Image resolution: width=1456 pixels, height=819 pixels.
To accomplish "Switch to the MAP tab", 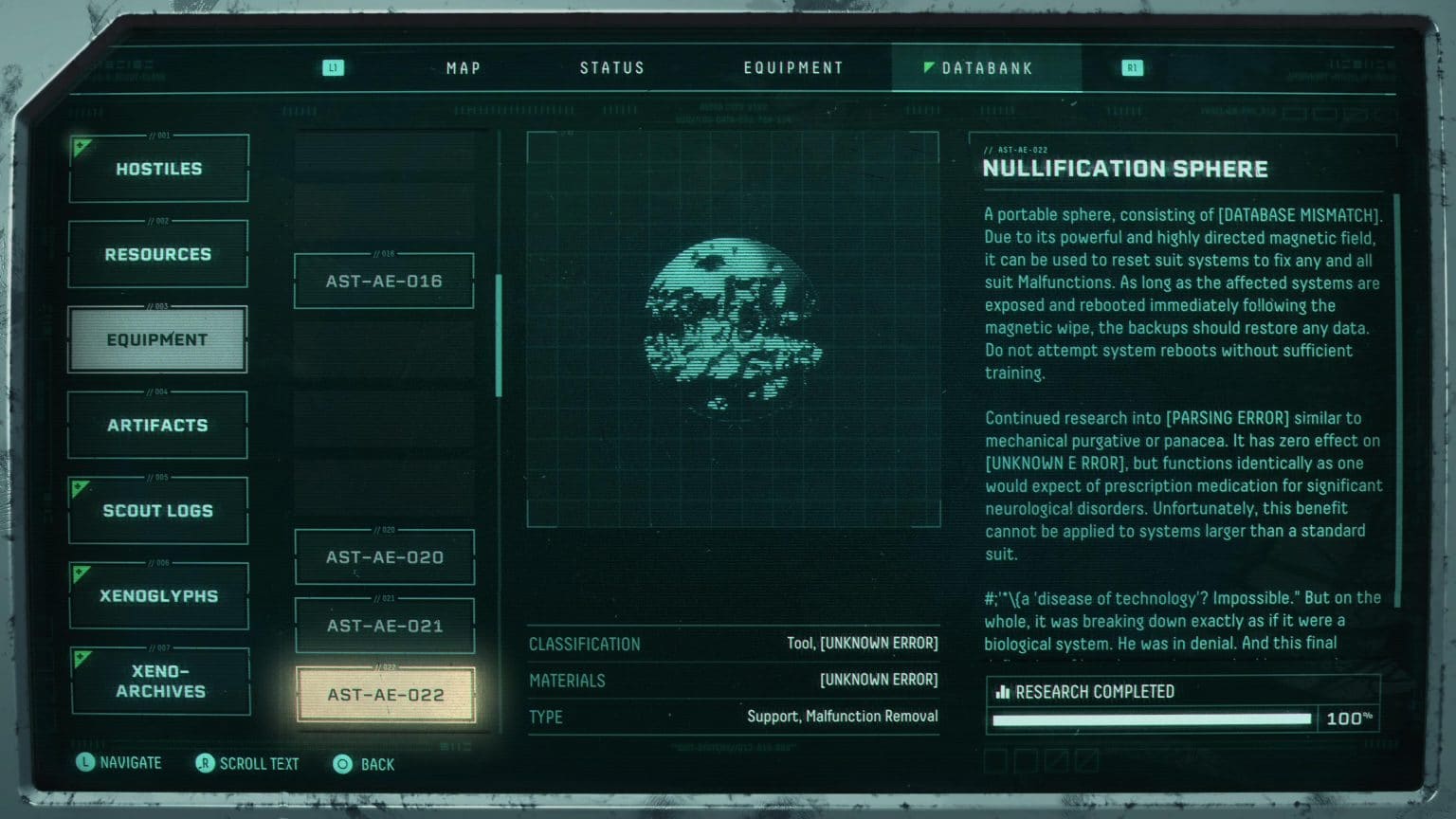I will [463, 67].
